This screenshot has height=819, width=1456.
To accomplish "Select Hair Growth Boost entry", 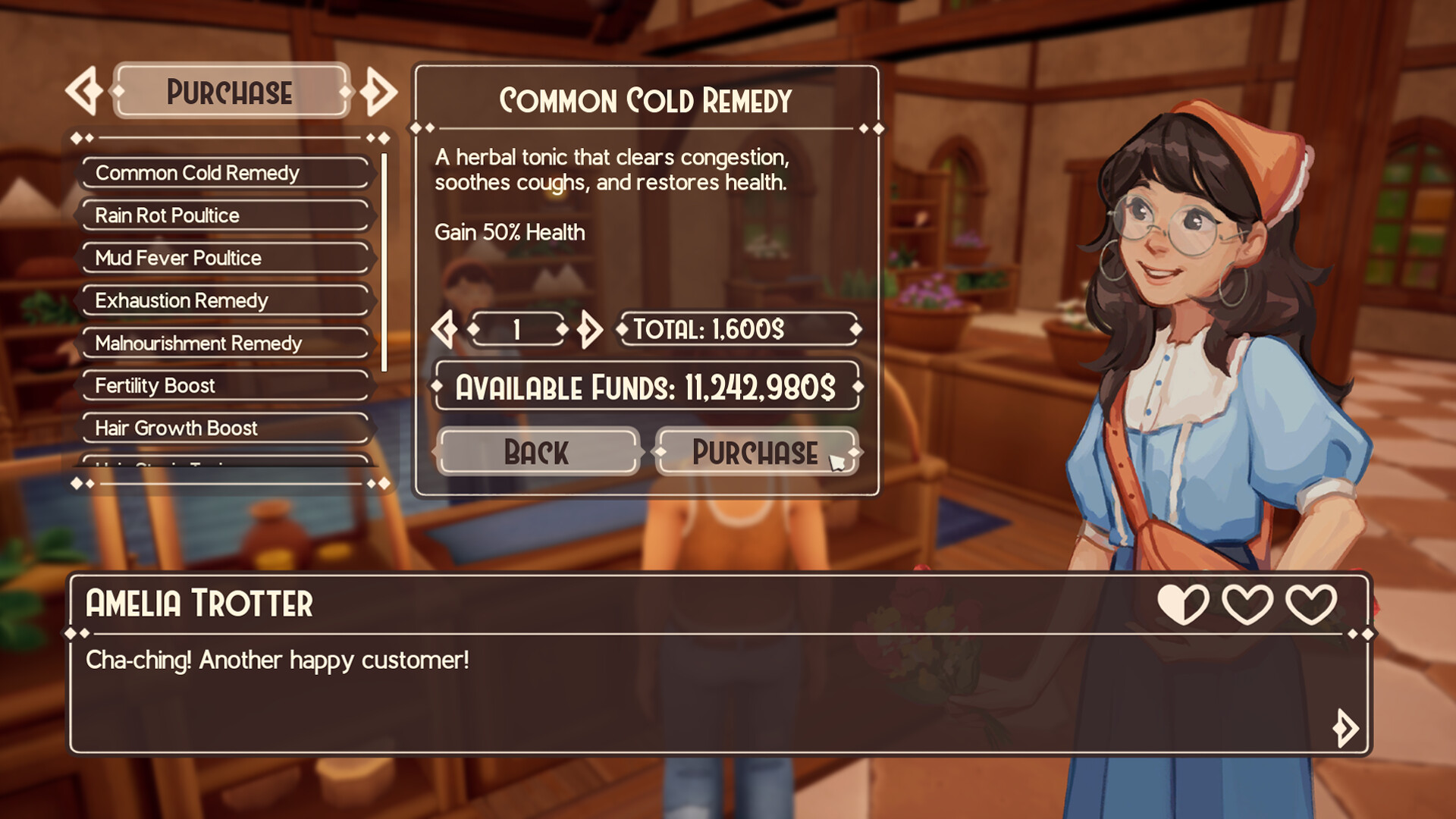I will pos(224,428).
